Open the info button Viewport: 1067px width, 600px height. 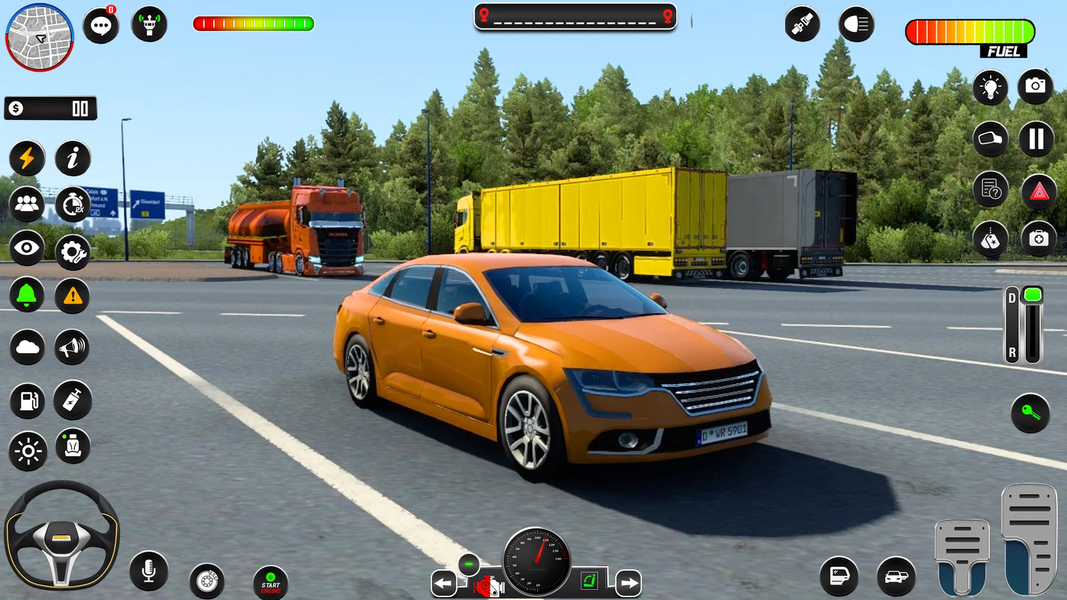pos(72,158)
